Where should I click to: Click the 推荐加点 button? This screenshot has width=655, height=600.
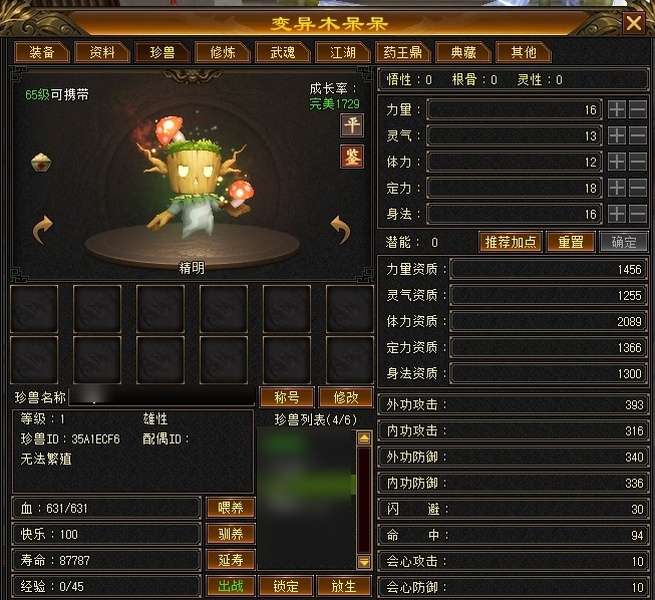coord(511,242)
